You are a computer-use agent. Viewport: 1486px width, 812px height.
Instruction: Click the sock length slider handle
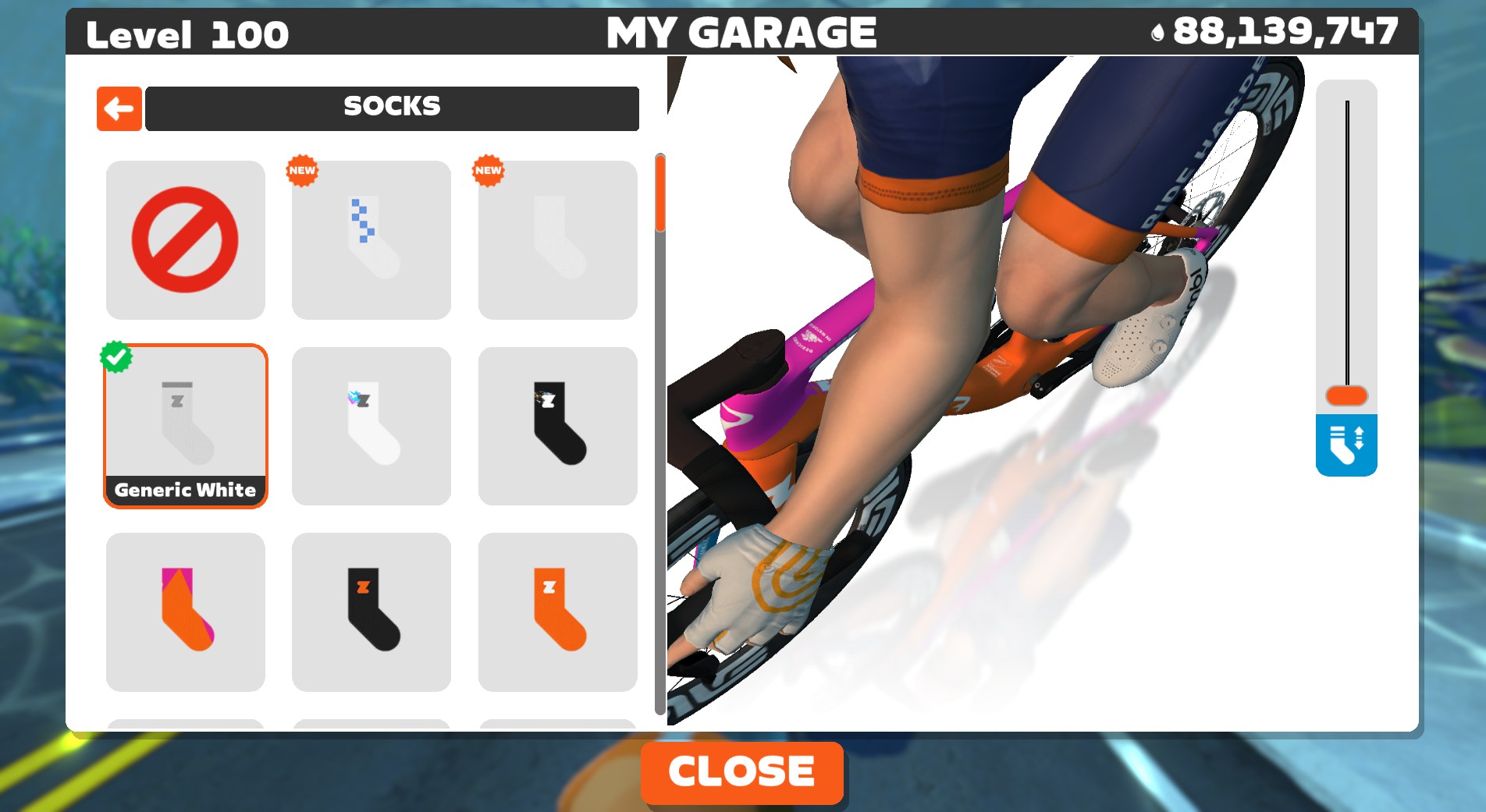[1346, 395]
